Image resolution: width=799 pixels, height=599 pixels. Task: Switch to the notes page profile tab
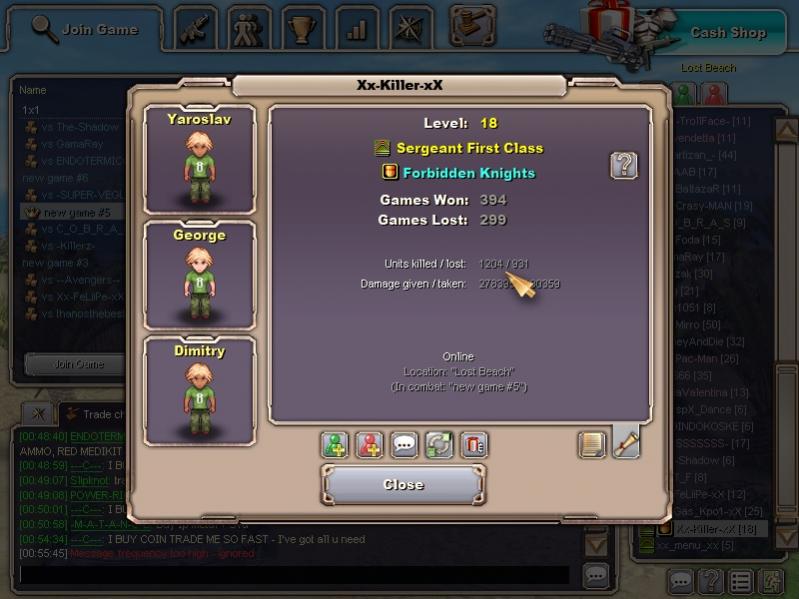coord(592,444)
